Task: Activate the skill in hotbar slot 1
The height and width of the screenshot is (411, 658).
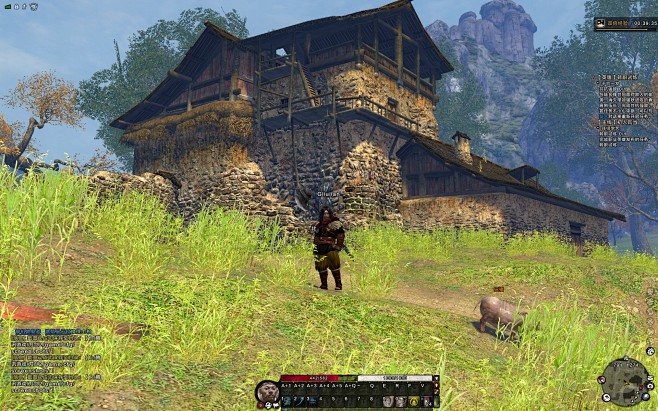Action: 286,401
